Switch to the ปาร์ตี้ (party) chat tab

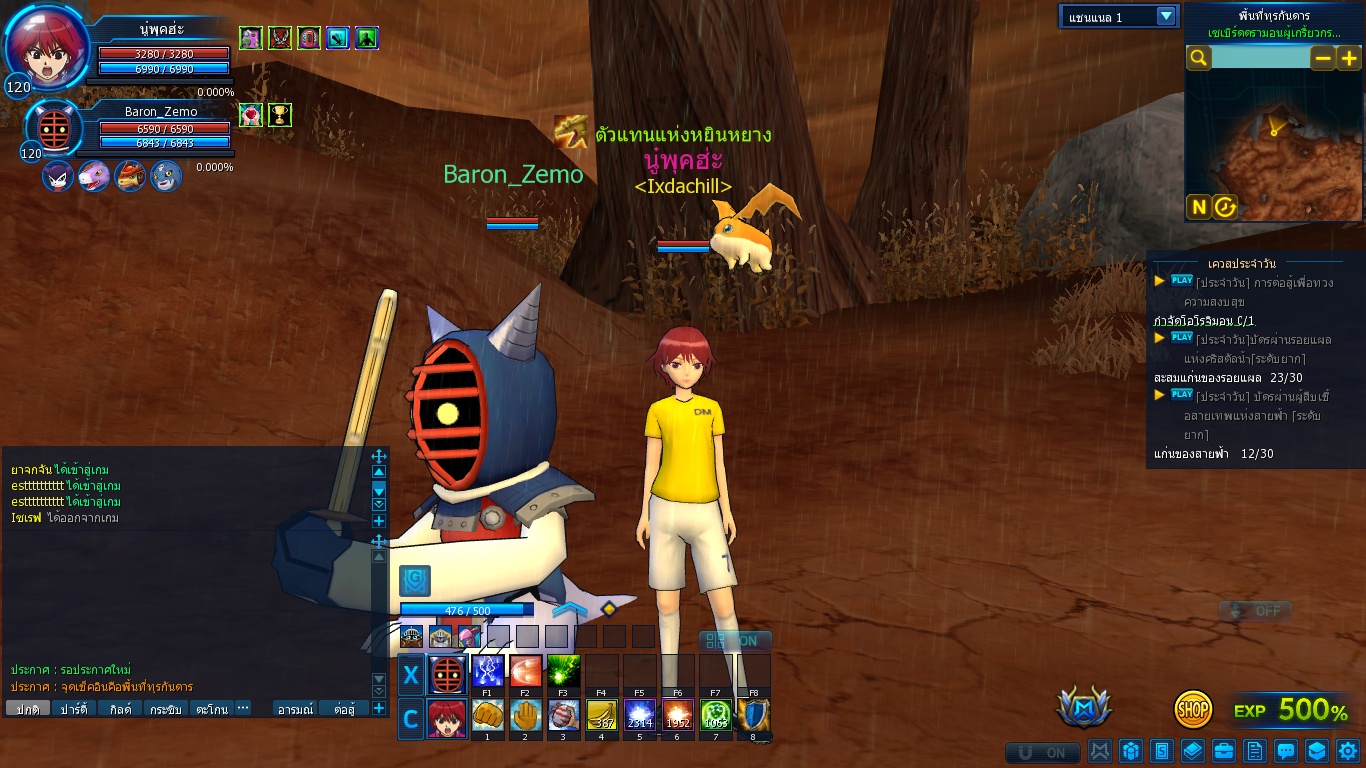74,709
